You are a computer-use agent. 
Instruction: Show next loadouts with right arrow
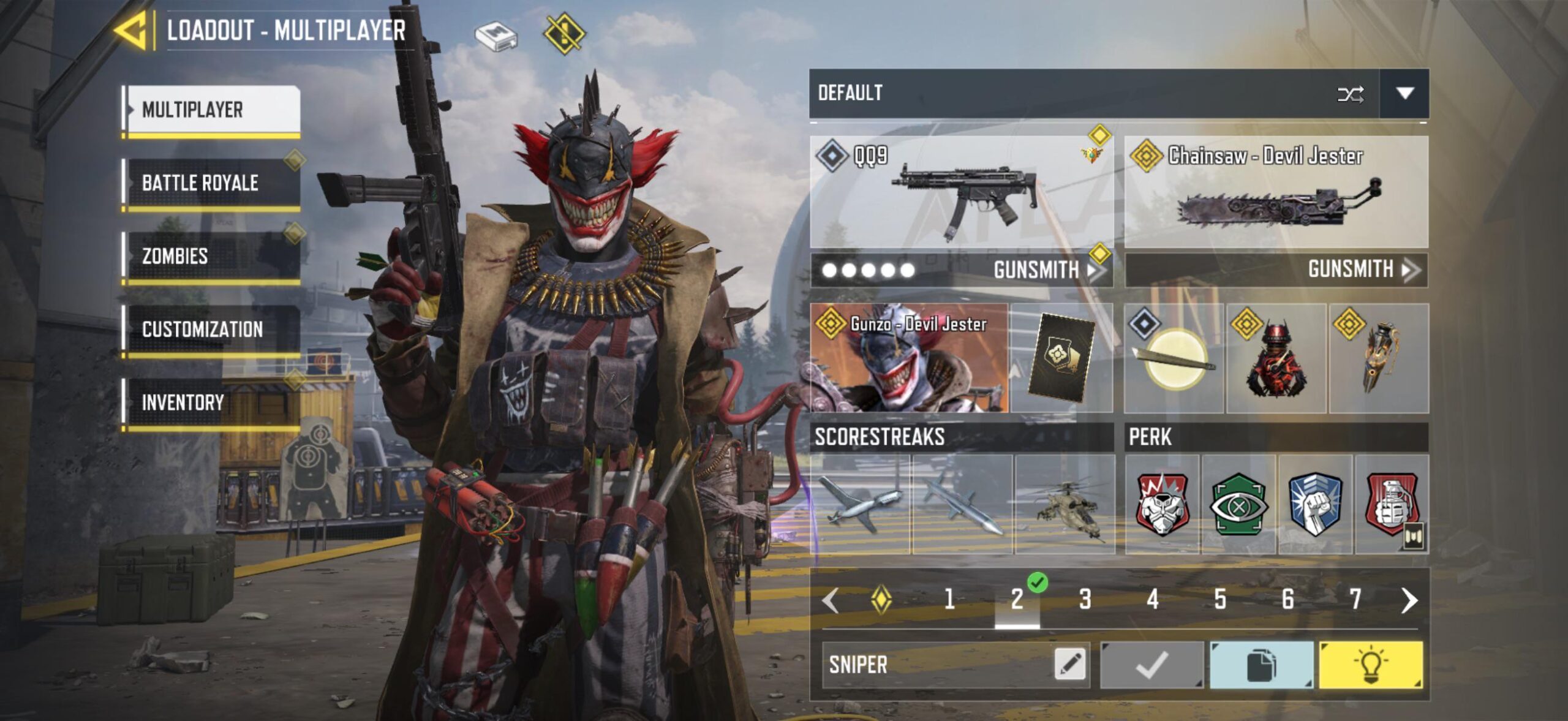[1409, 600]
